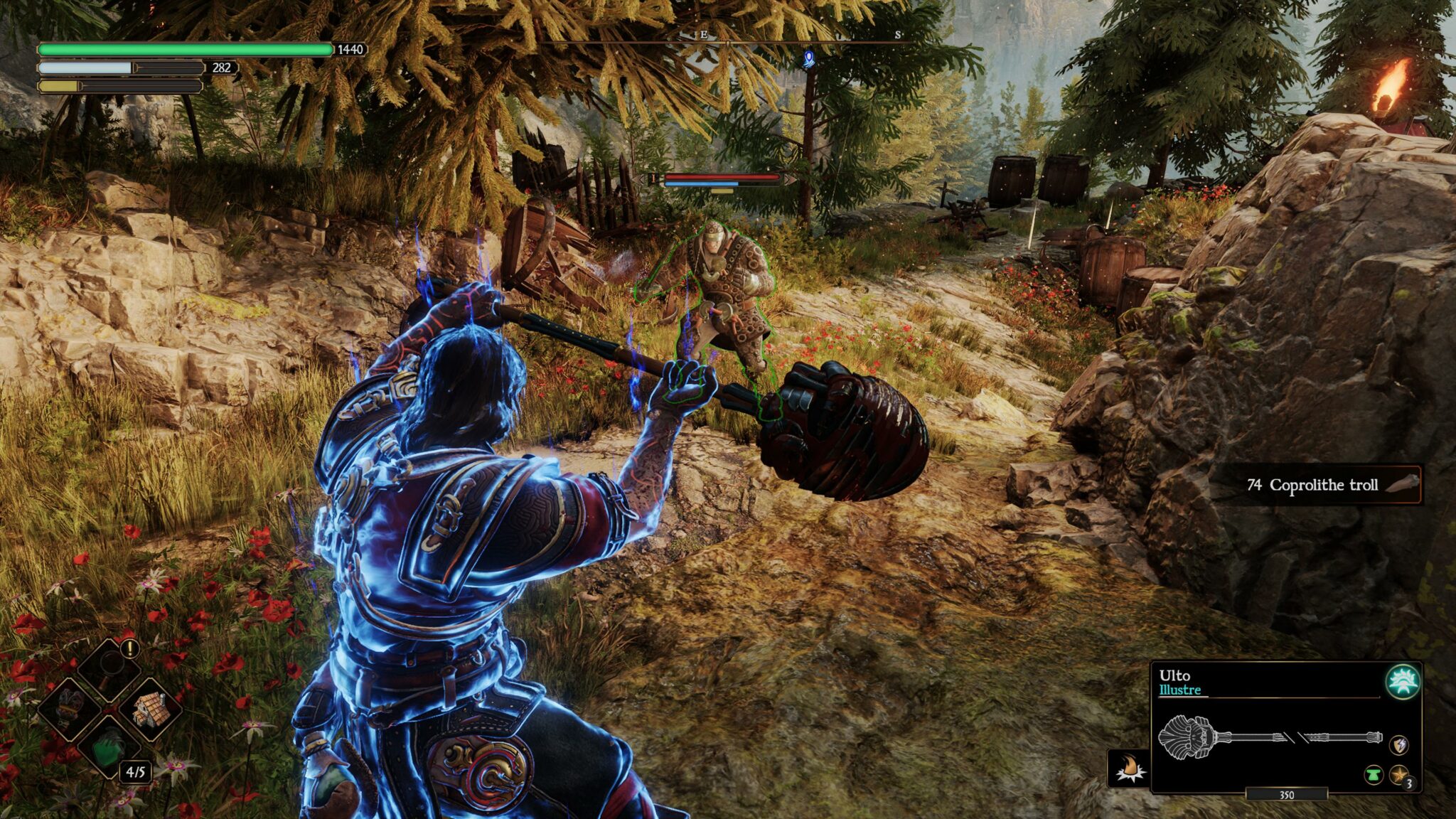This screenshot has width=1456, height=819.
Task: Activate the glowing teal sun ability icon
Action: [x=1403, y=682]
